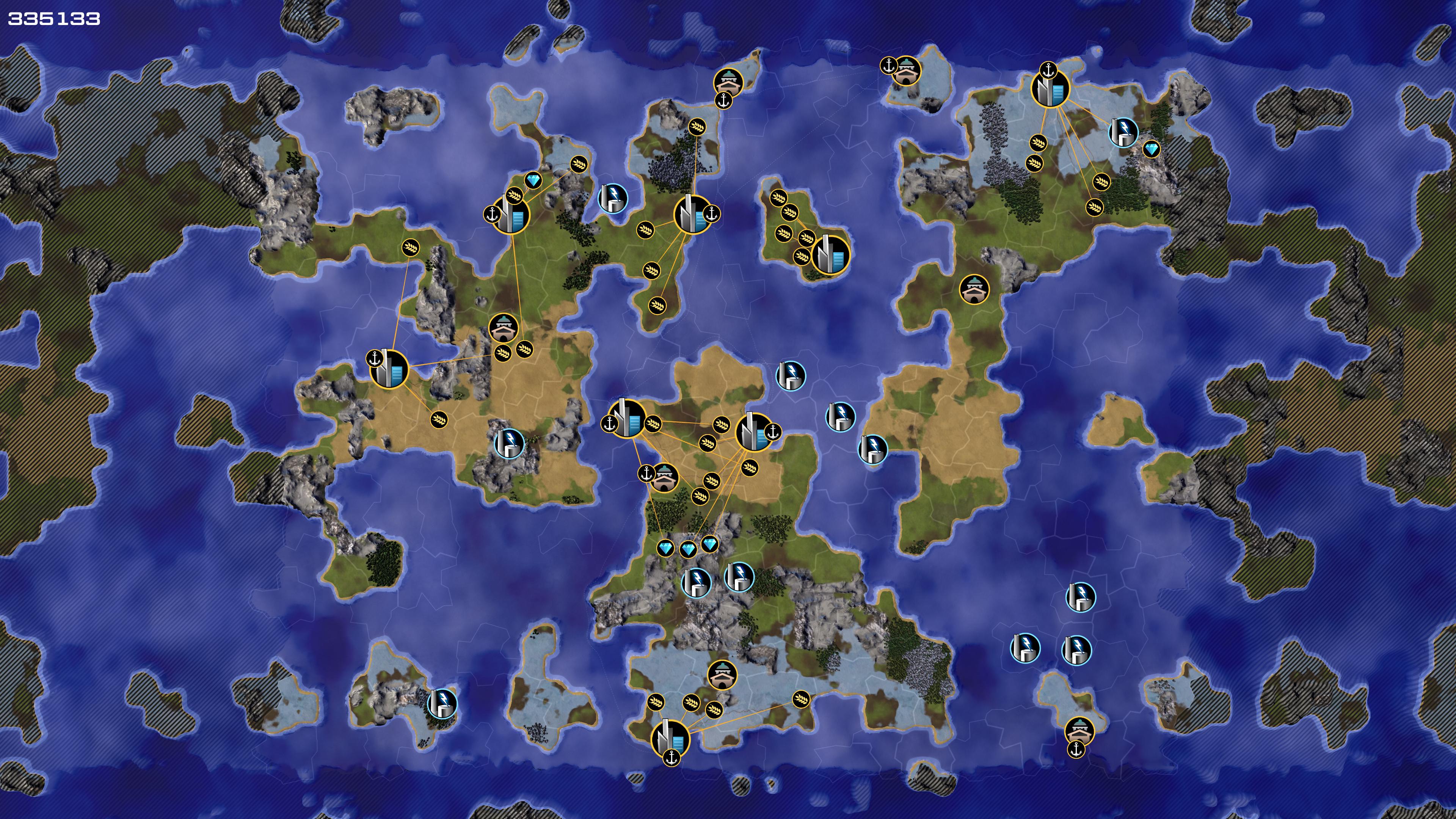Select the middle diamond of the three-diamond cluster
1456x819 pixels.
(687, 549)
